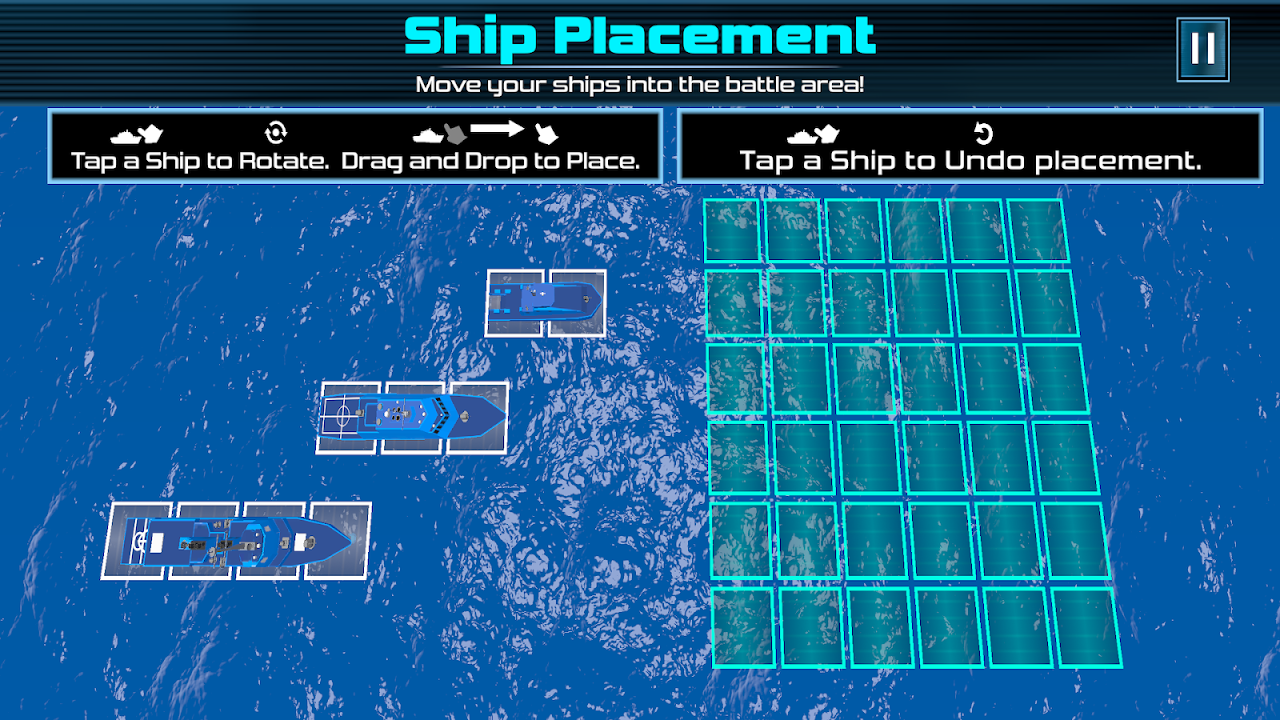This screenshot has width=1280, height=720.
Task: Select the four-tile battleship
Action: [236, 540]
